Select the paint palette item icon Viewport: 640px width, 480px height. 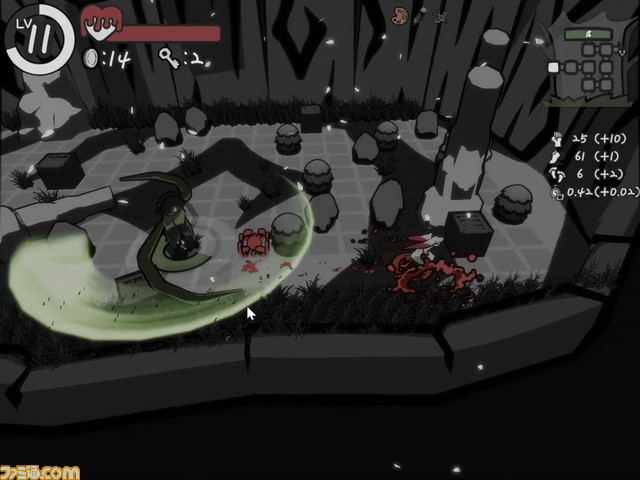pyautogui.click(x=400, y=15)
